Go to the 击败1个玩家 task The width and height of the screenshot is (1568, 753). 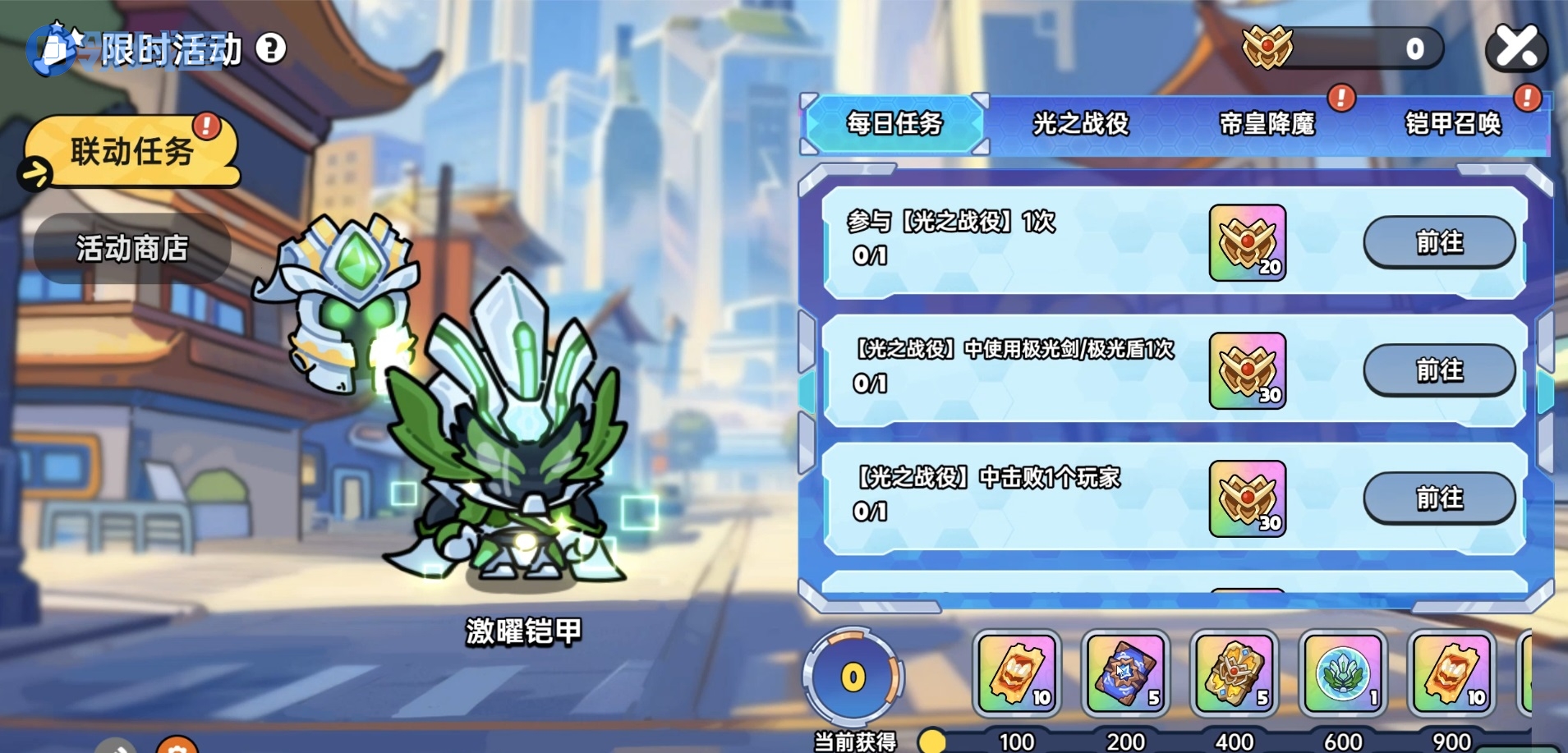pyautogui.click(x=1439, y=498)
